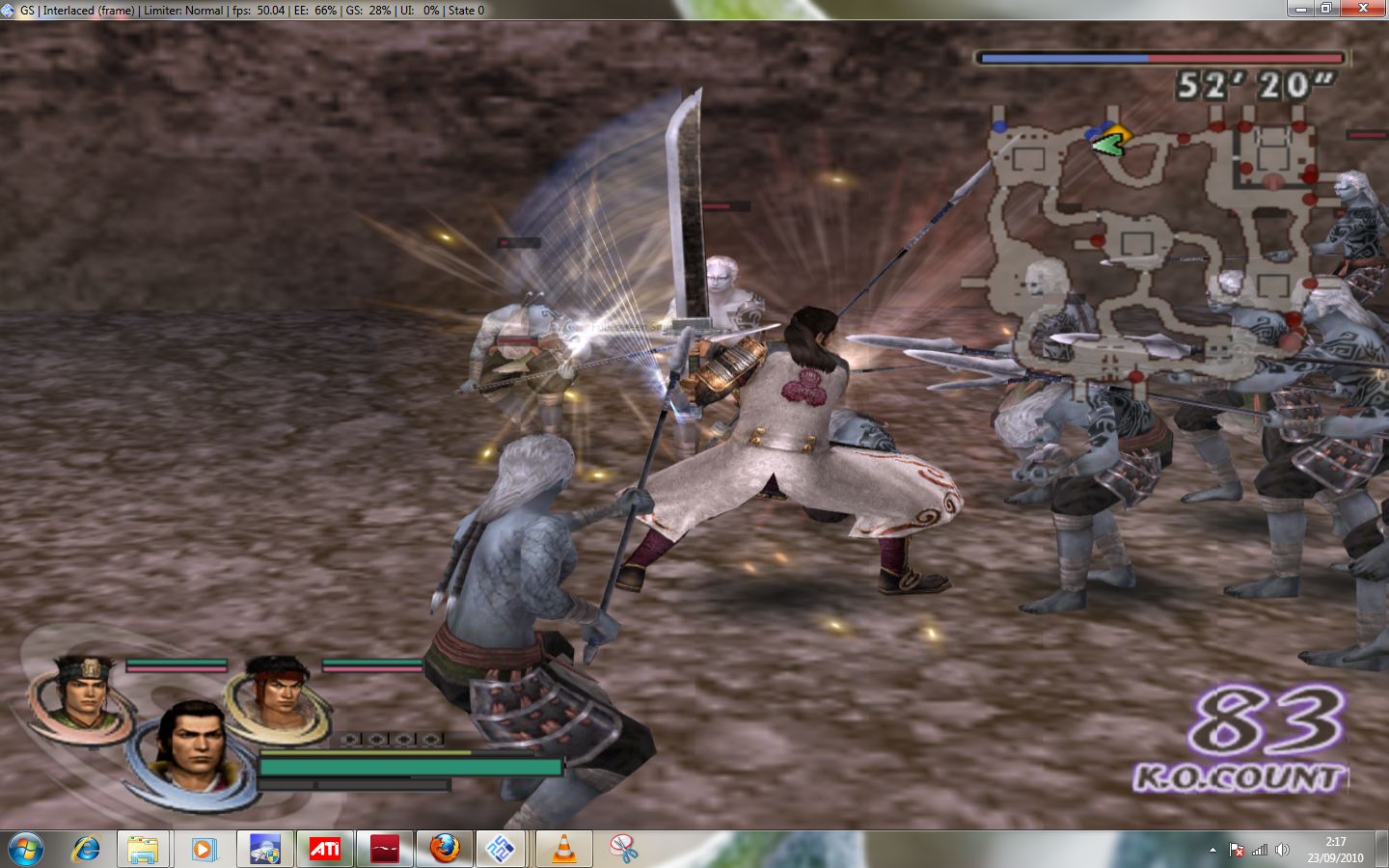This screenshot has width=1389, height=868.
Task: Open the Snipping Tool on the taskbar
Action: (625, 849)
